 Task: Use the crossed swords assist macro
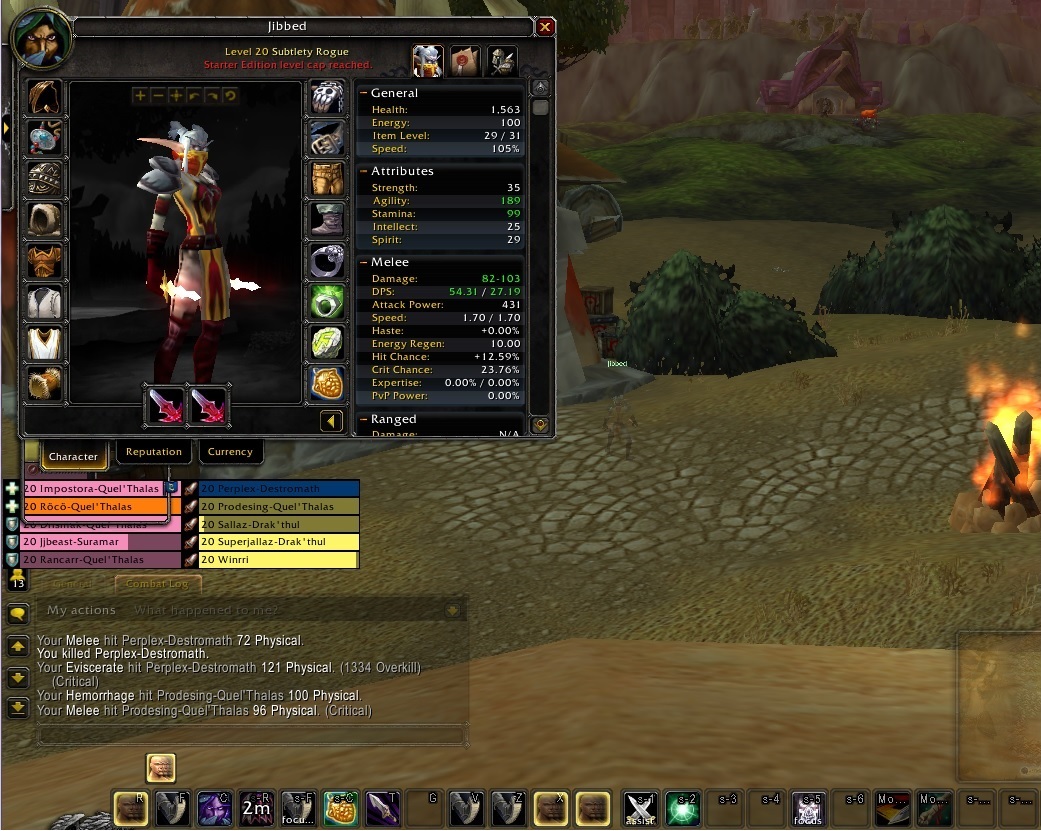(640, 807)
